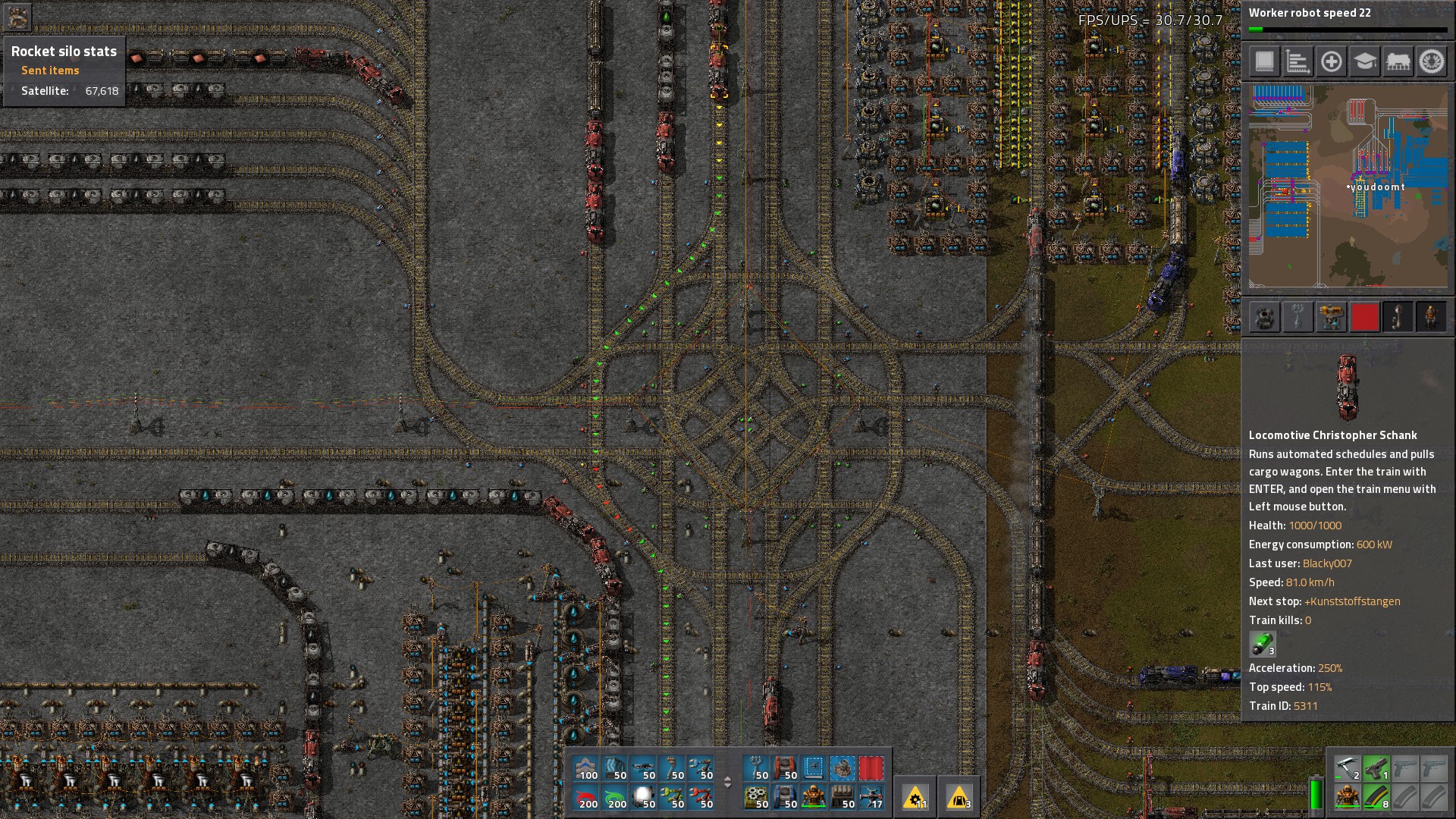Click the yellow gear alert icon
Screen dimensions: 1456x819
point(915,797)
